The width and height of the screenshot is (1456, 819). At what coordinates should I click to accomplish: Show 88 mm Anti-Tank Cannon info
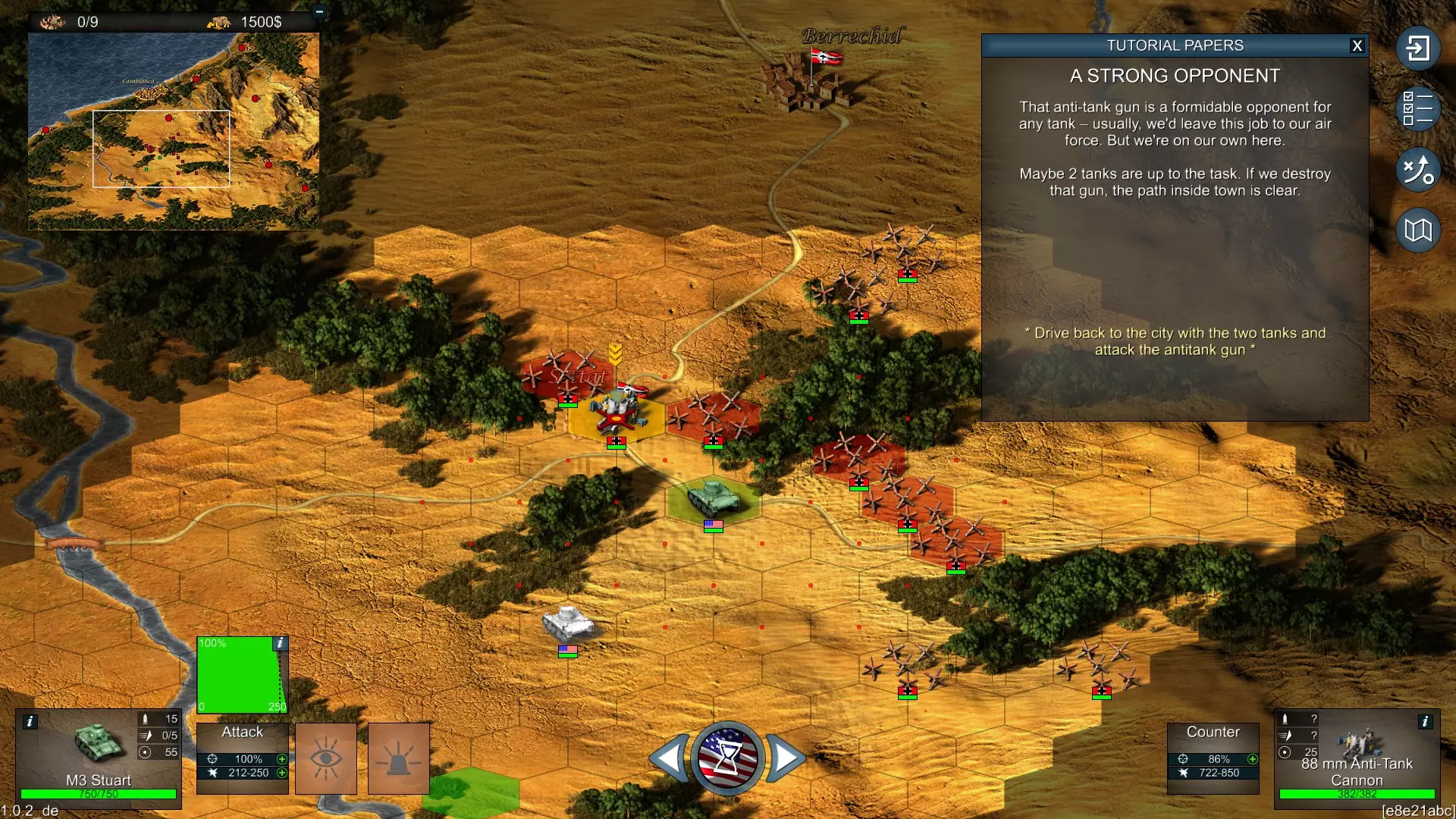1425,721
